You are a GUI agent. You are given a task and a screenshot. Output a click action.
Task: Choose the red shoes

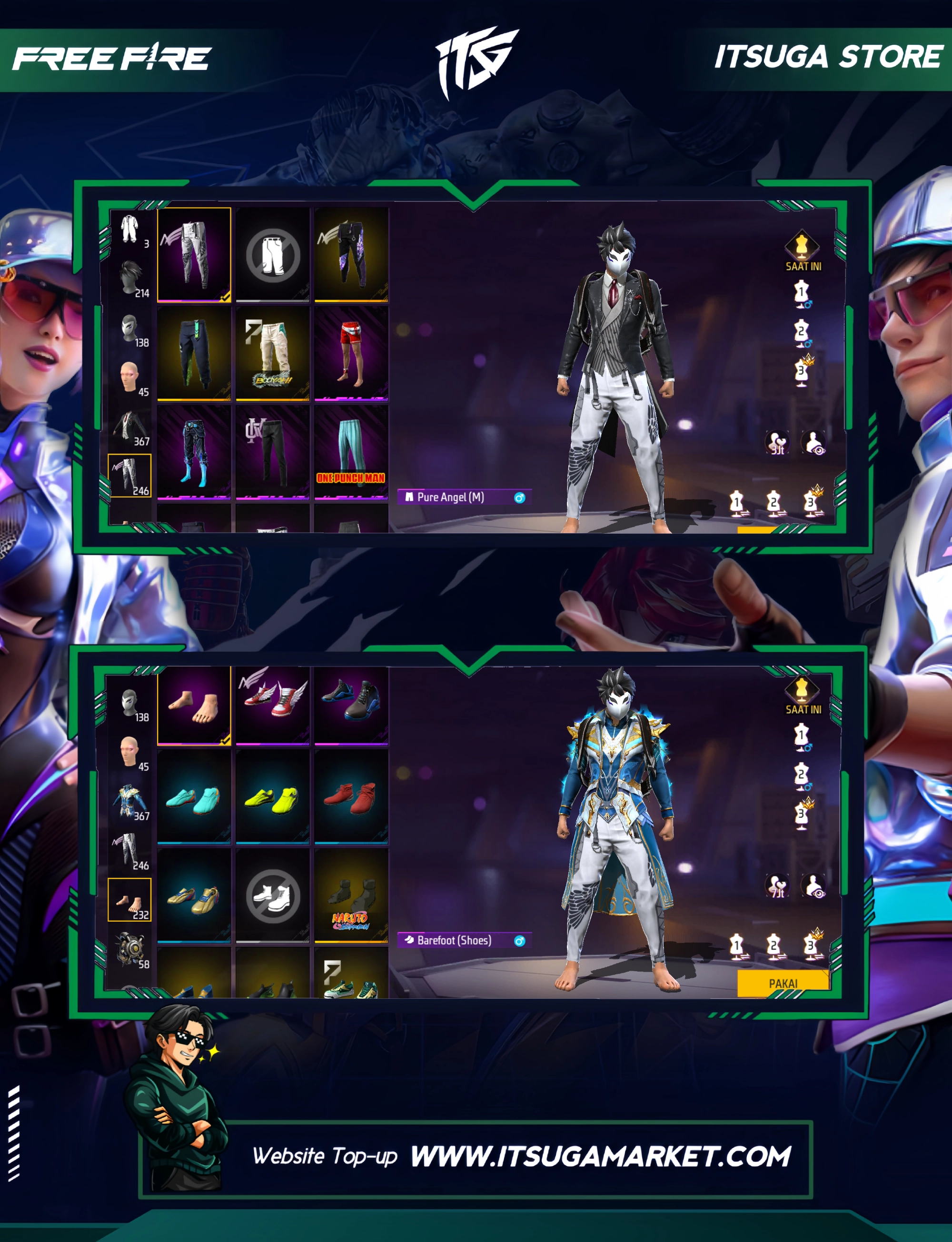(x=351, y=799)
